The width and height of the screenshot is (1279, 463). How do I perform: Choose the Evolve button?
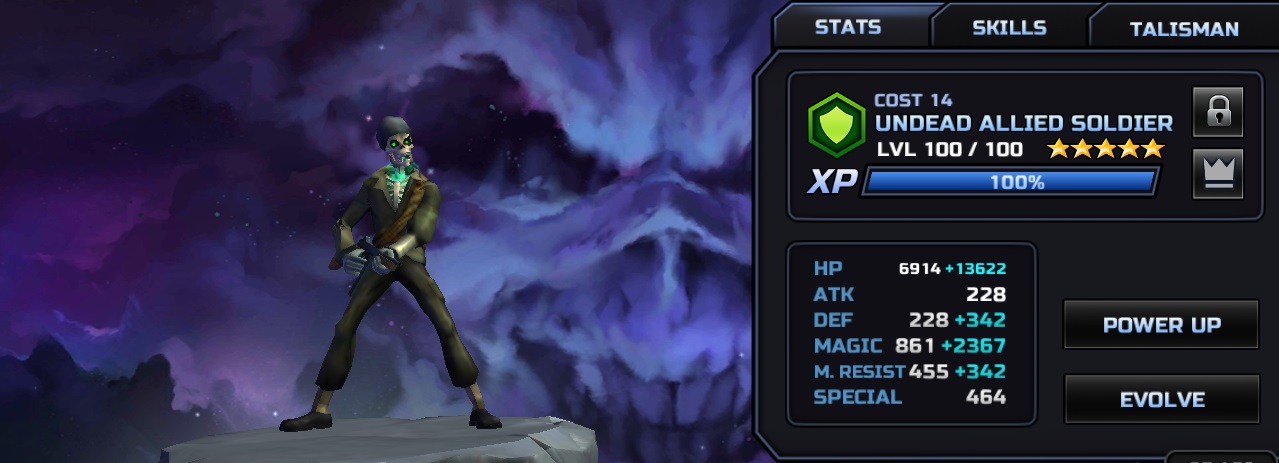tap(1160, 399)
